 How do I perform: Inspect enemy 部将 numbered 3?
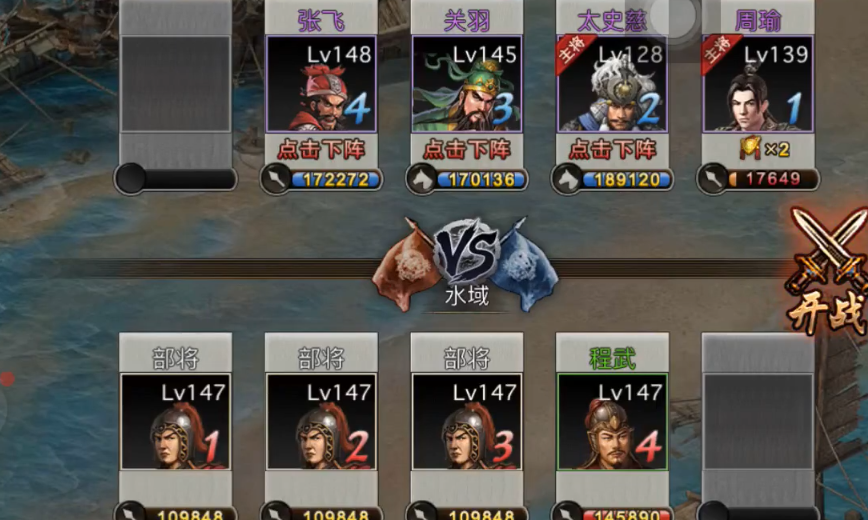[x=467, y=422]
